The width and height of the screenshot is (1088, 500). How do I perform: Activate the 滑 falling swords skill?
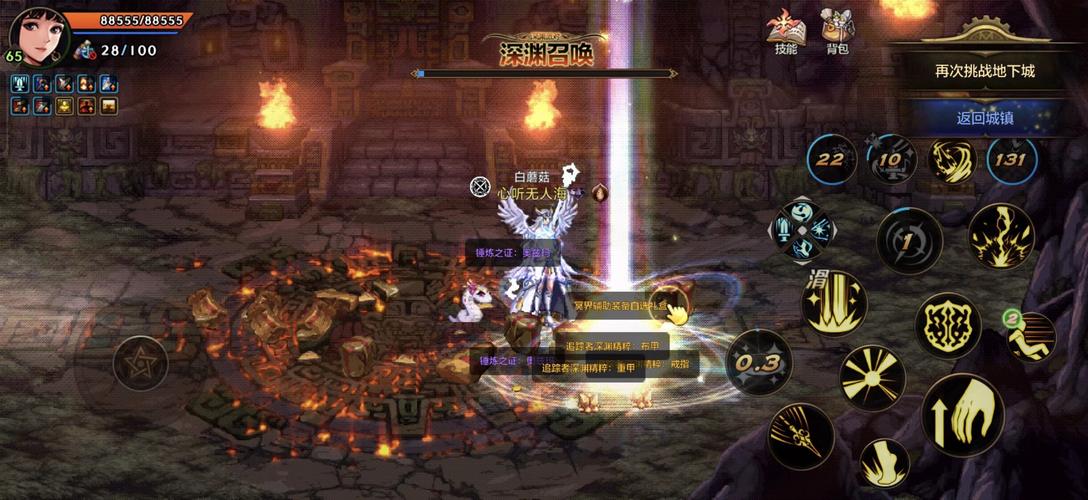(834, 303)
